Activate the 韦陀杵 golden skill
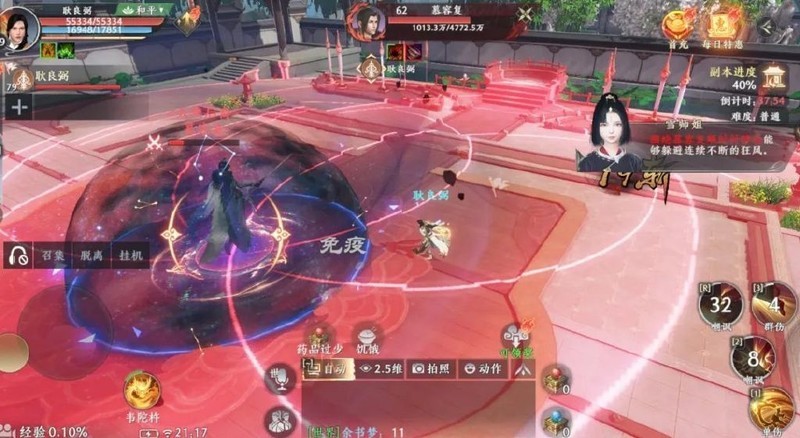Screen dimensions: 800x438 click(142, 386)
